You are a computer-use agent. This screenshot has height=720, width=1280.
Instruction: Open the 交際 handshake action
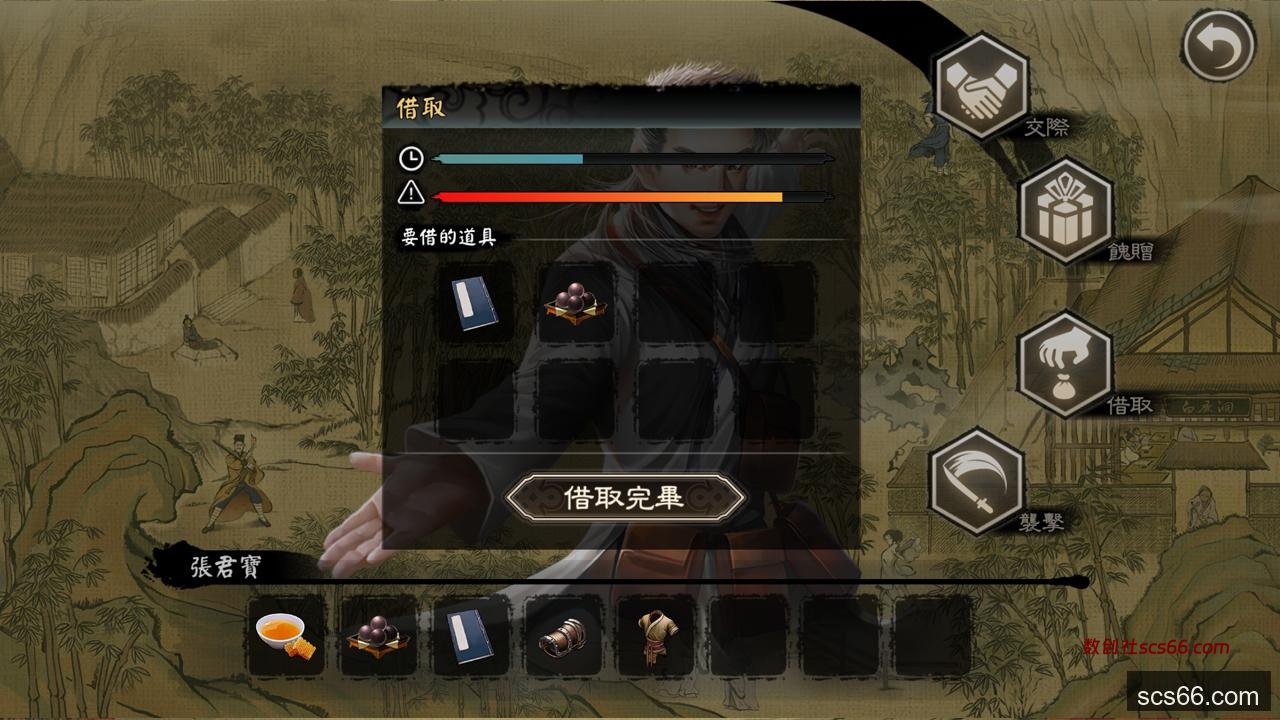click(980, 85)
